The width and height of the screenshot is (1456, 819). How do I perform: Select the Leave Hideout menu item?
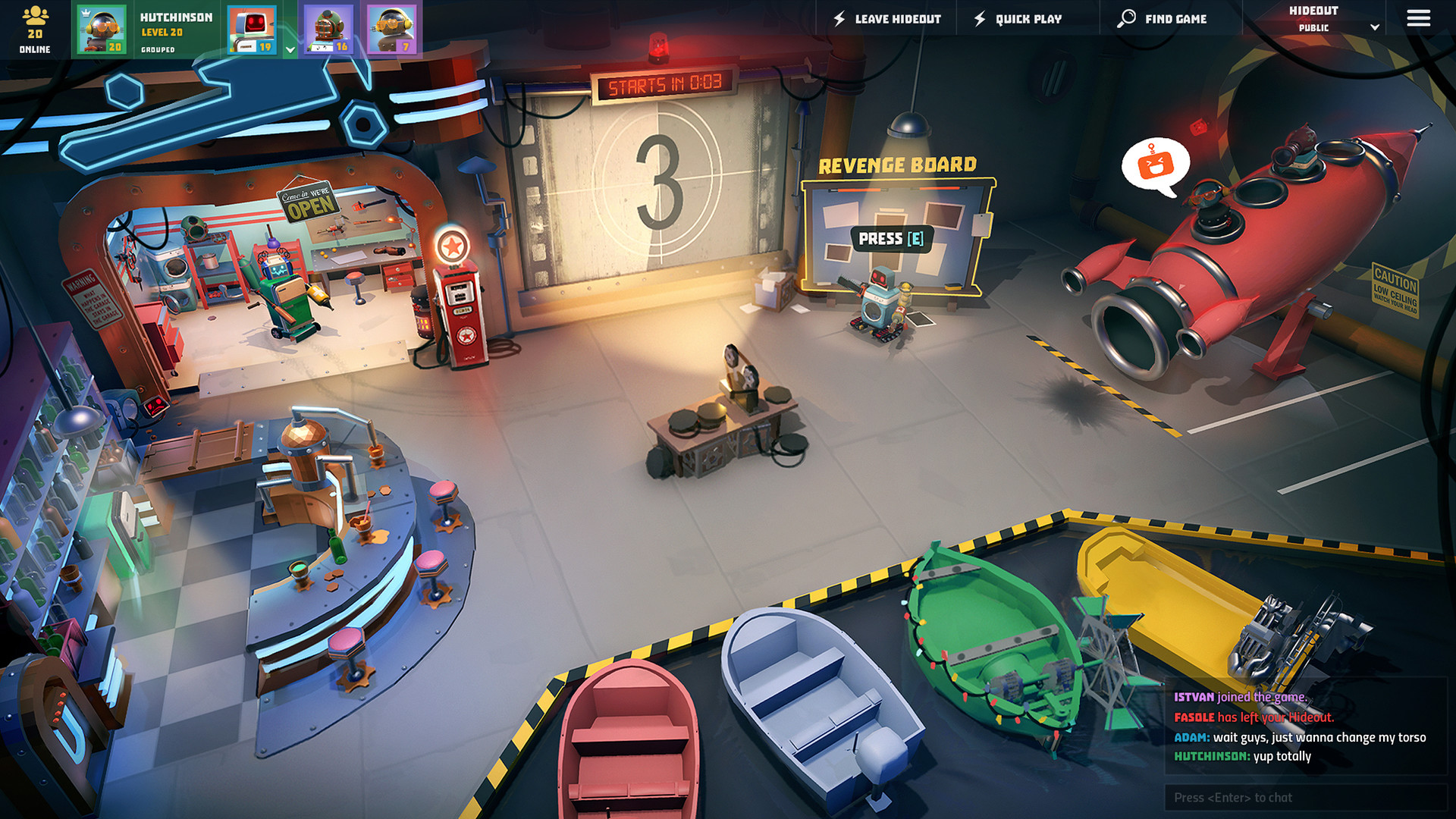pos(897,18)
